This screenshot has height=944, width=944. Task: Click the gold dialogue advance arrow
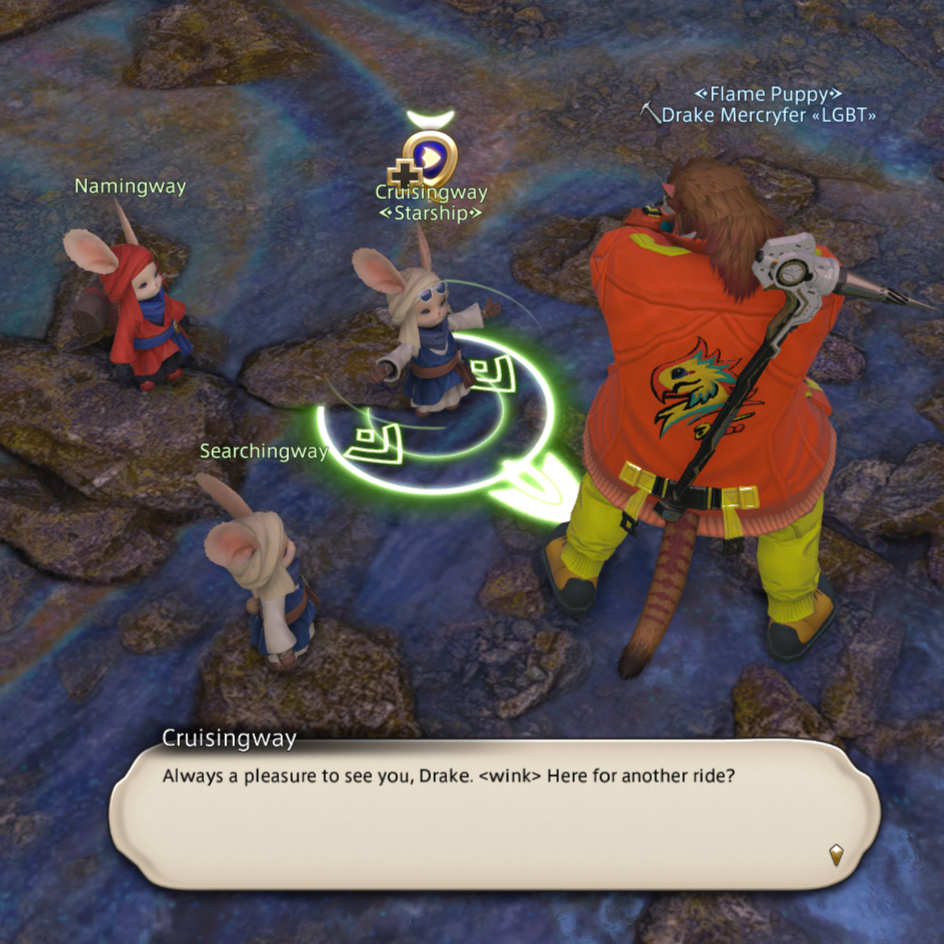836,853
